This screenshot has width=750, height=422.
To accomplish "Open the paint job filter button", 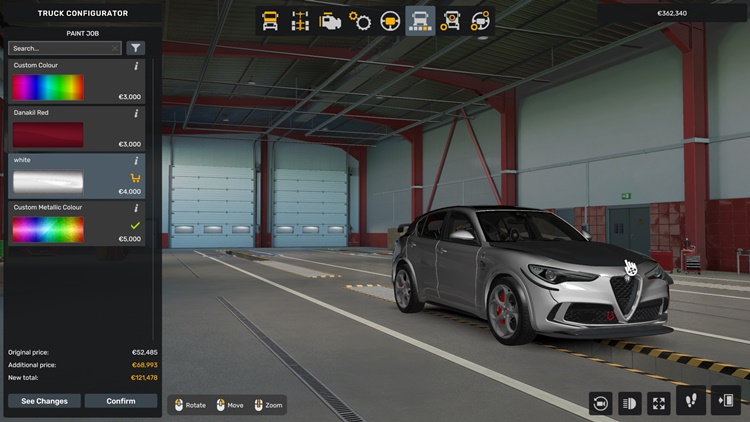I will click(x=136, y=48).
